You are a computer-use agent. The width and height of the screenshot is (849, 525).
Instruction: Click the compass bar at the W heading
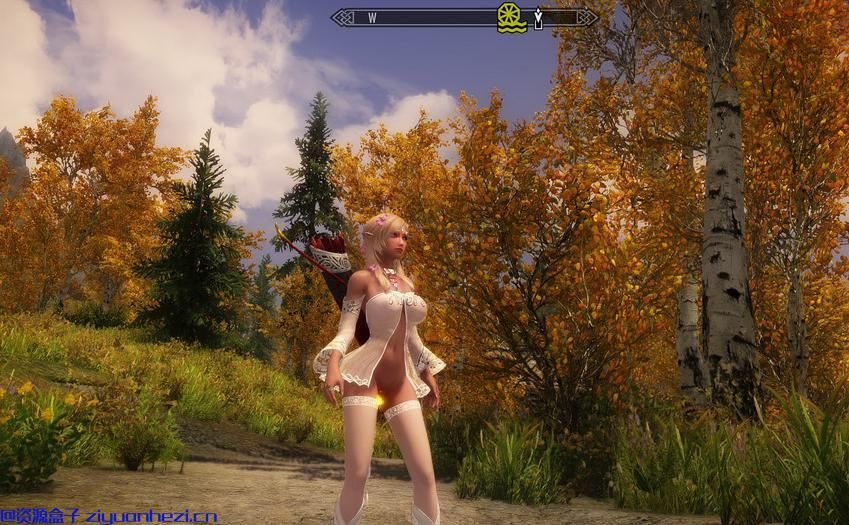pyautogui.click(x=372, y=18)
